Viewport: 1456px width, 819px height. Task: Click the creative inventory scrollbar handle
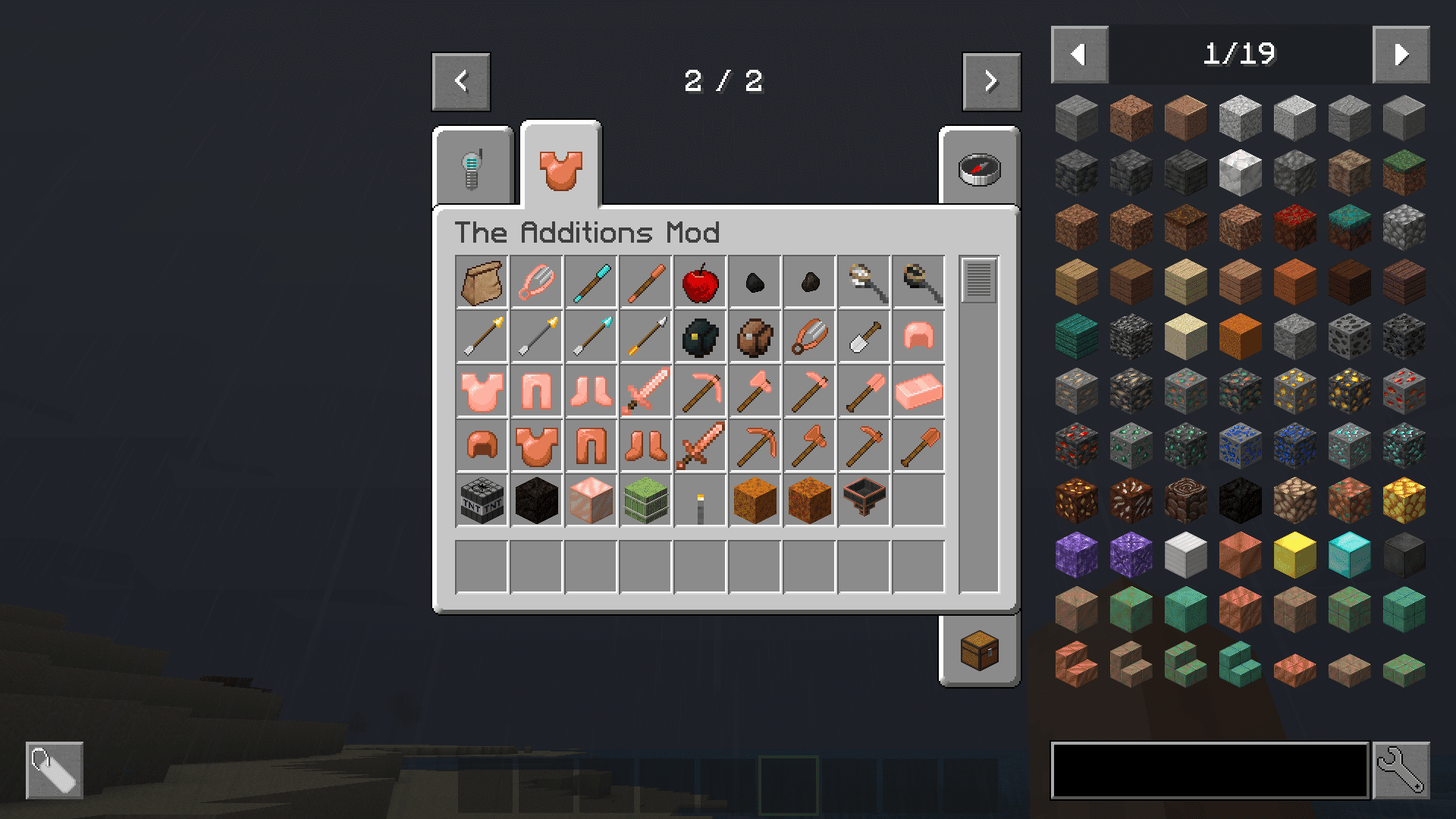[x=979, y=281]
